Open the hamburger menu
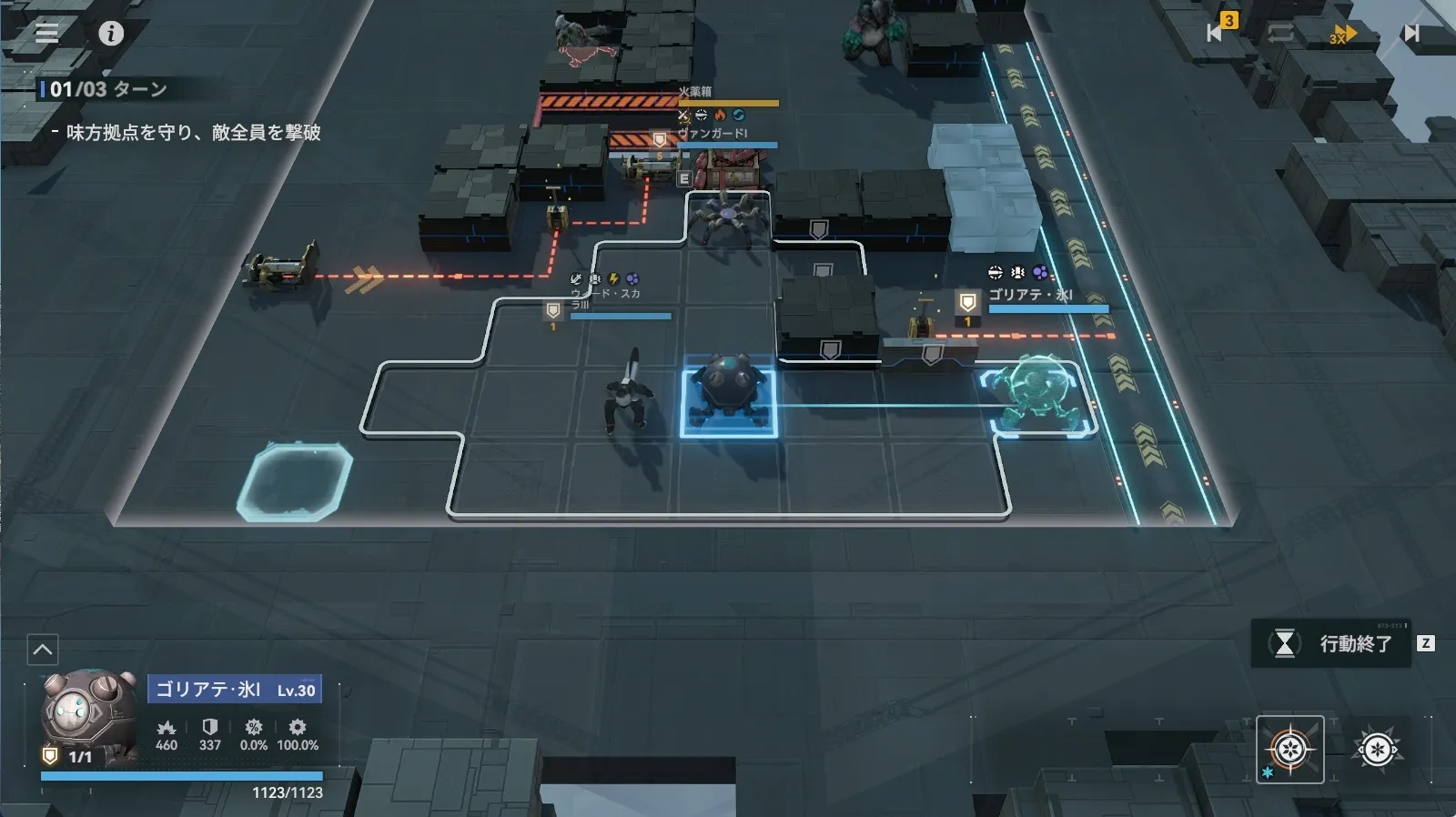1456x817 pixels. coord(46,34)
